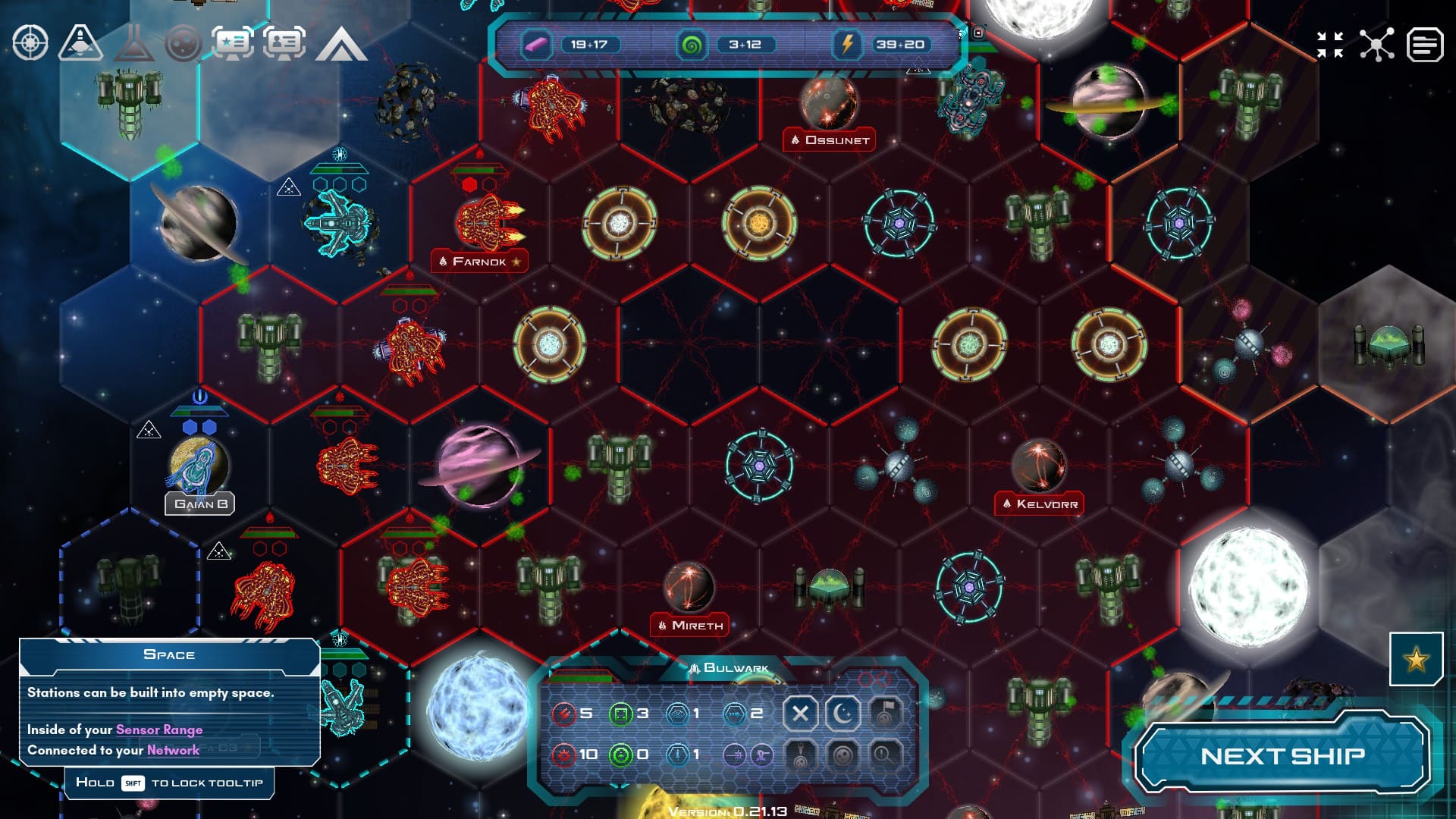Click the gold star button

(x=1416, y=660)
